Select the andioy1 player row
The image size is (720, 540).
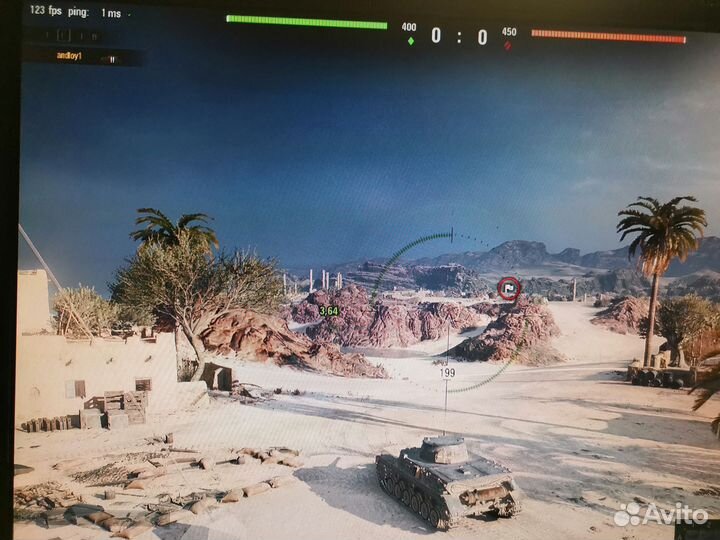[x=80, y=56]
